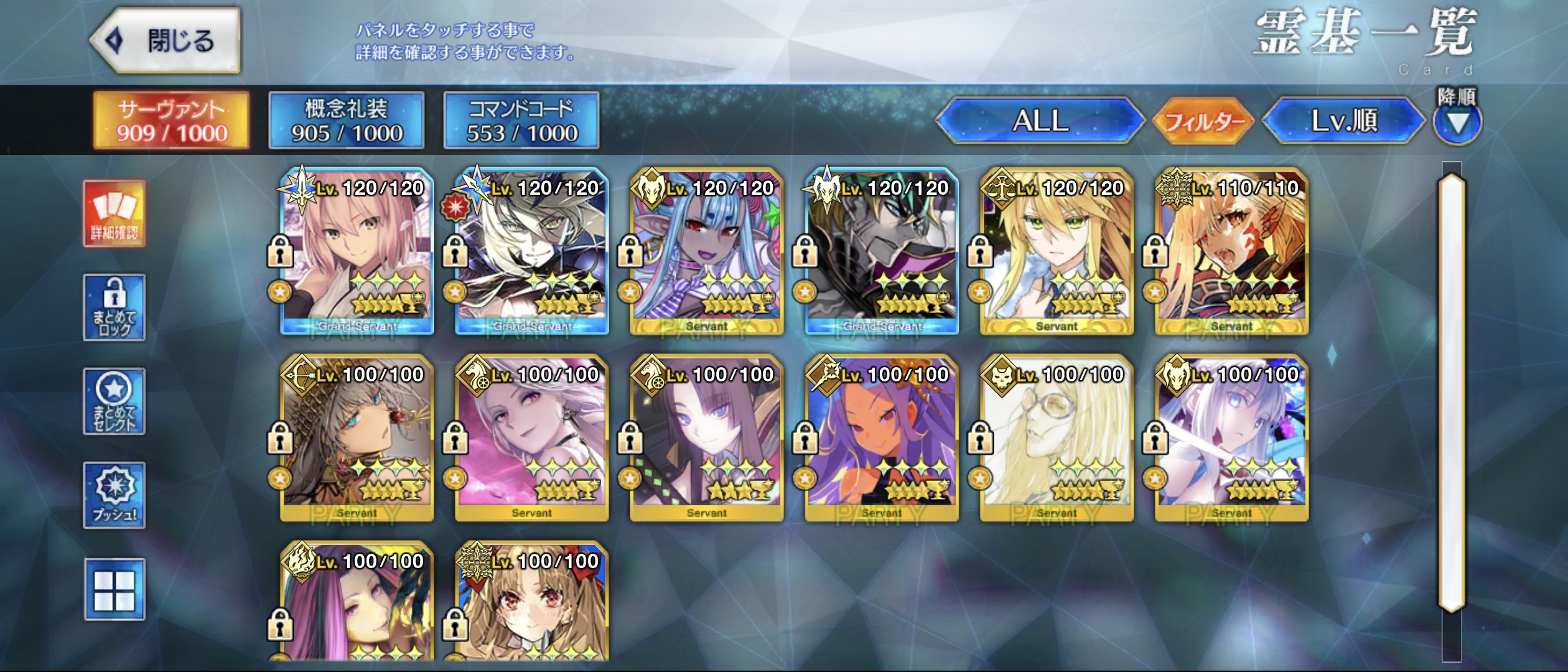This screenshot has width=1568, height=672.
Task: Open the フィルター filter options
Action: pyautogui.click(x=1203, y=121)
